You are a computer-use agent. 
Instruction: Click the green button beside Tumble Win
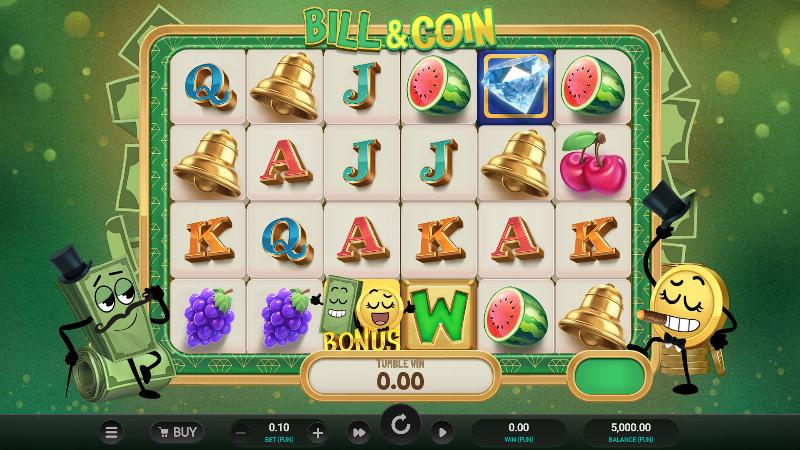click(x=608, y=376)
